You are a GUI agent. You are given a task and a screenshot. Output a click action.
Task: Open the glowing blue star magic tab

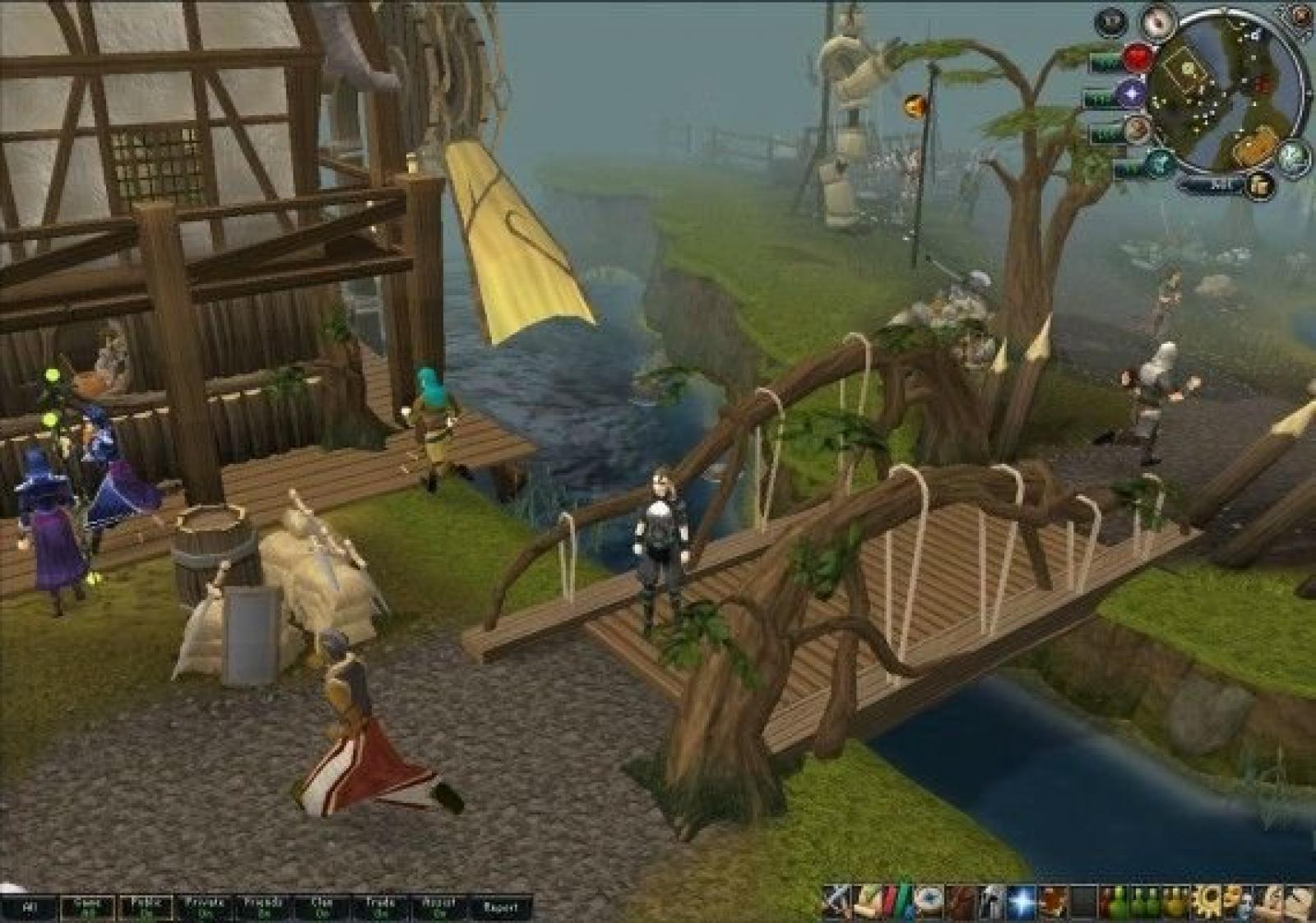1022,902
